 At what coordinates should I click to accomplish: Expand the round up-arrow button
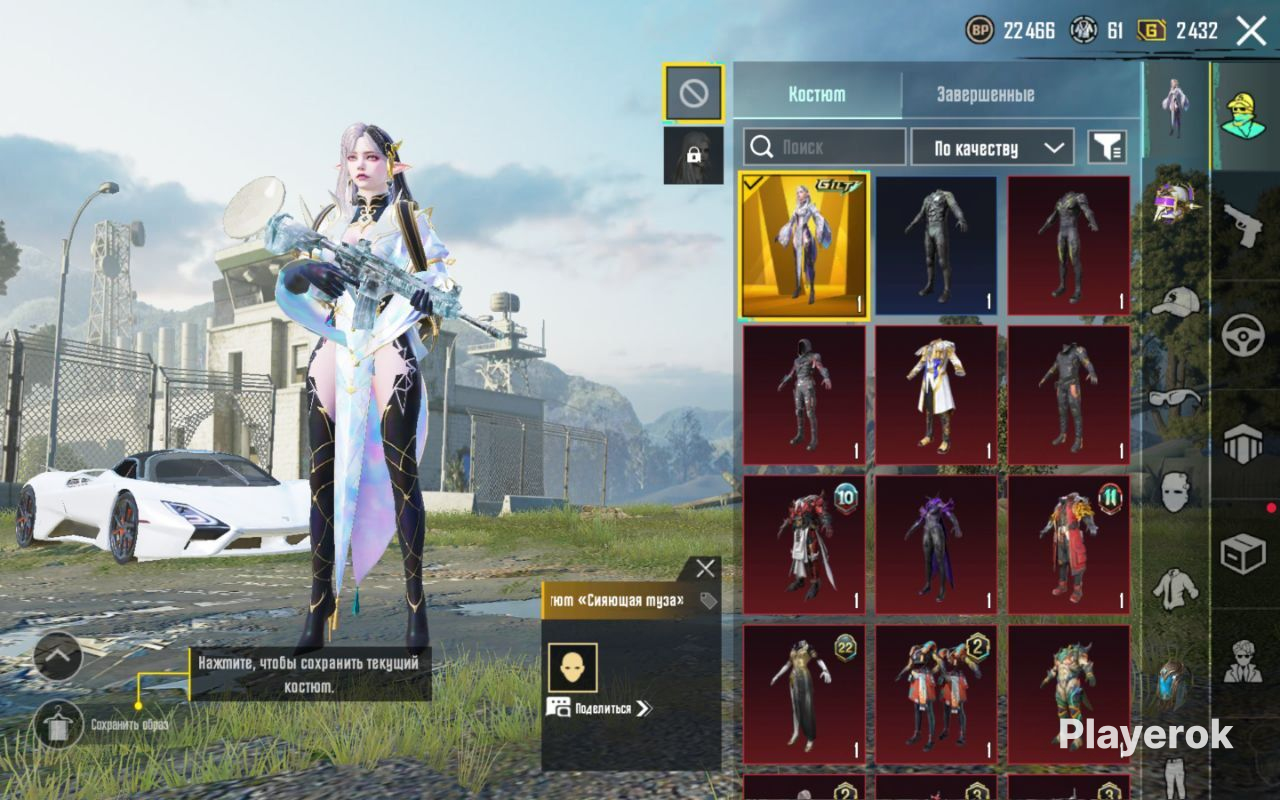click(x=58, y=656)
